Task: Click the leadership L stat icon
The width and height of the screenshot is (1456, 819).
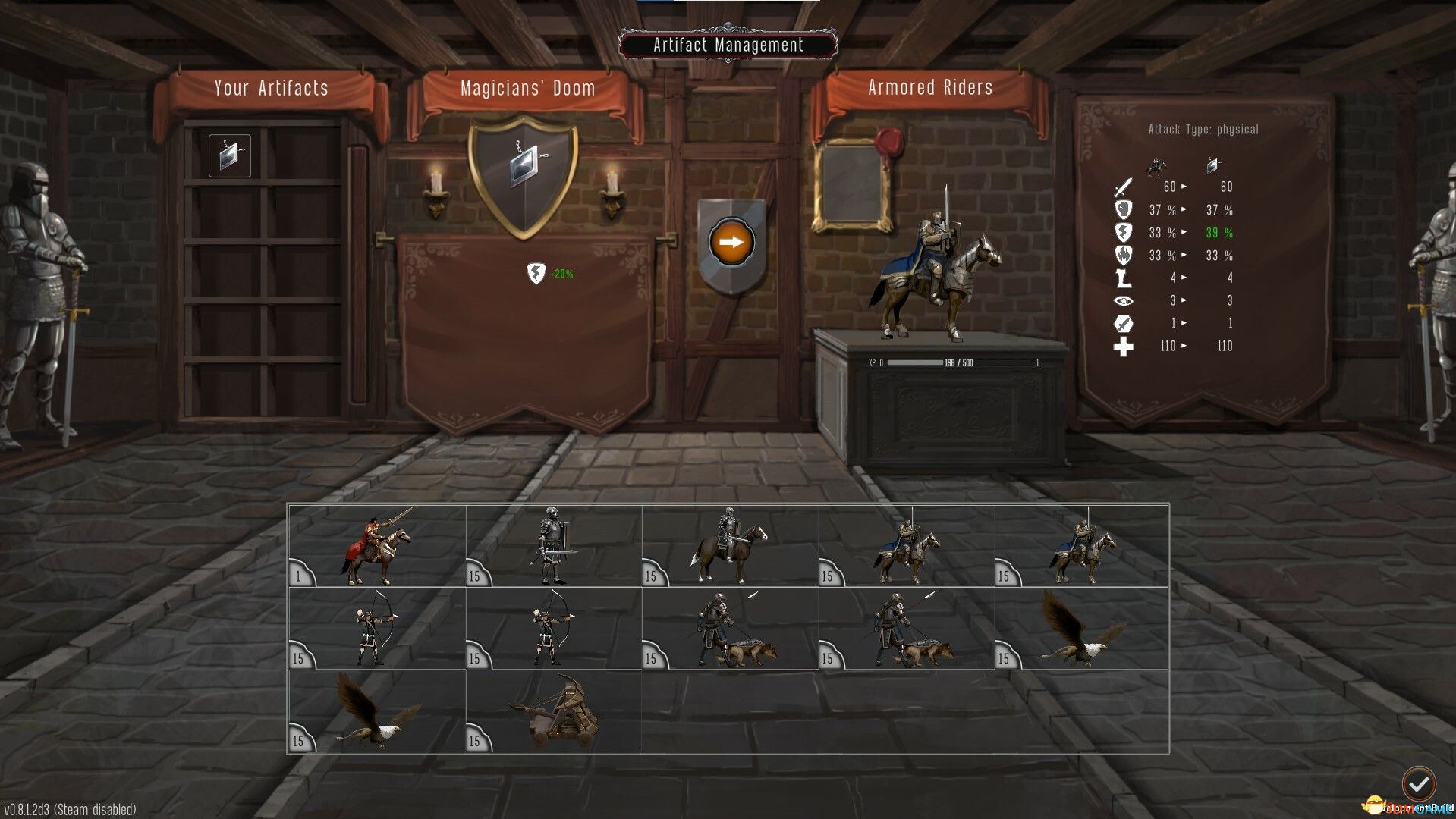Action: [1124, 278]
